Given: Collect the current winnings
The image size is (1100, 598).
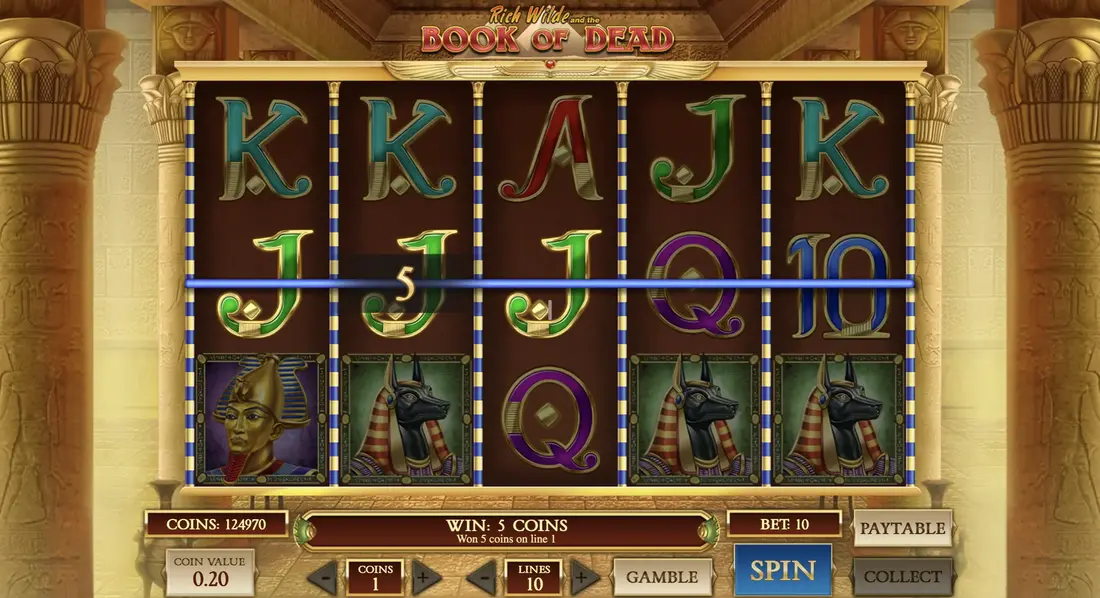Looking at the screenshot, I should tap(902, 576).
